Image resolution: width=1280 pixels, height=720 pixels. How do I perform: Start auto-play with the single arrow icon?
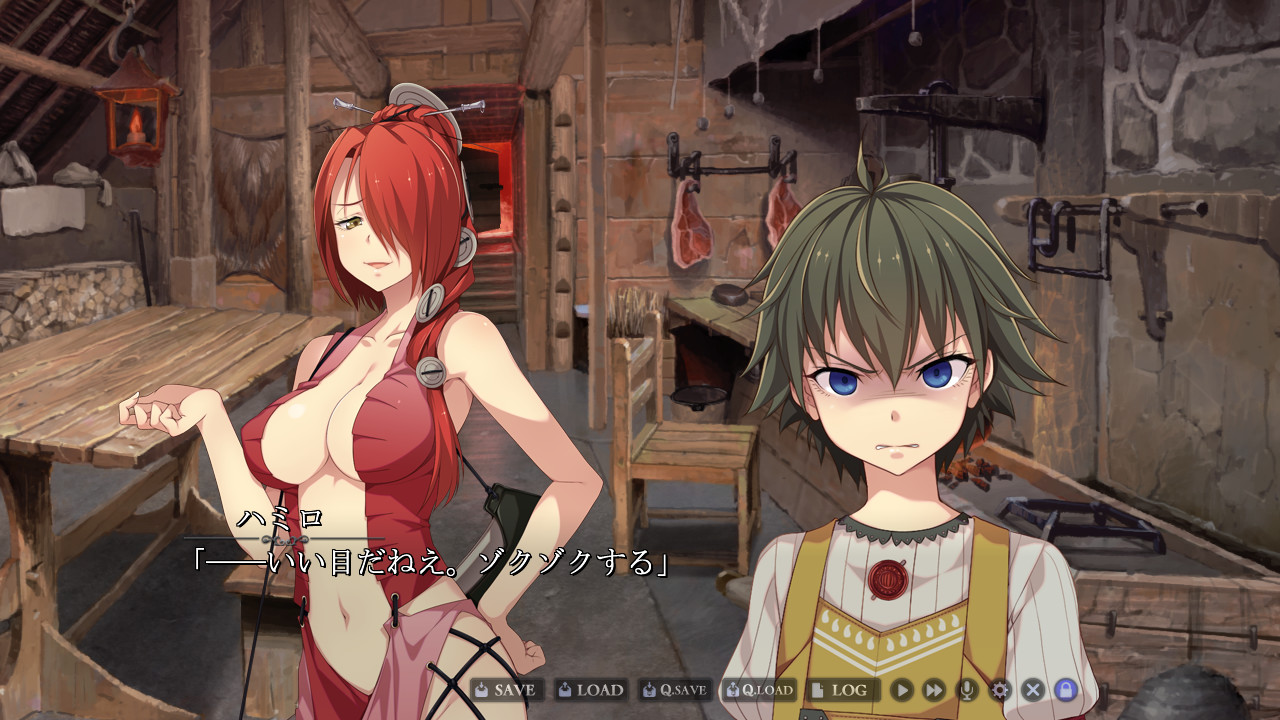902,690
